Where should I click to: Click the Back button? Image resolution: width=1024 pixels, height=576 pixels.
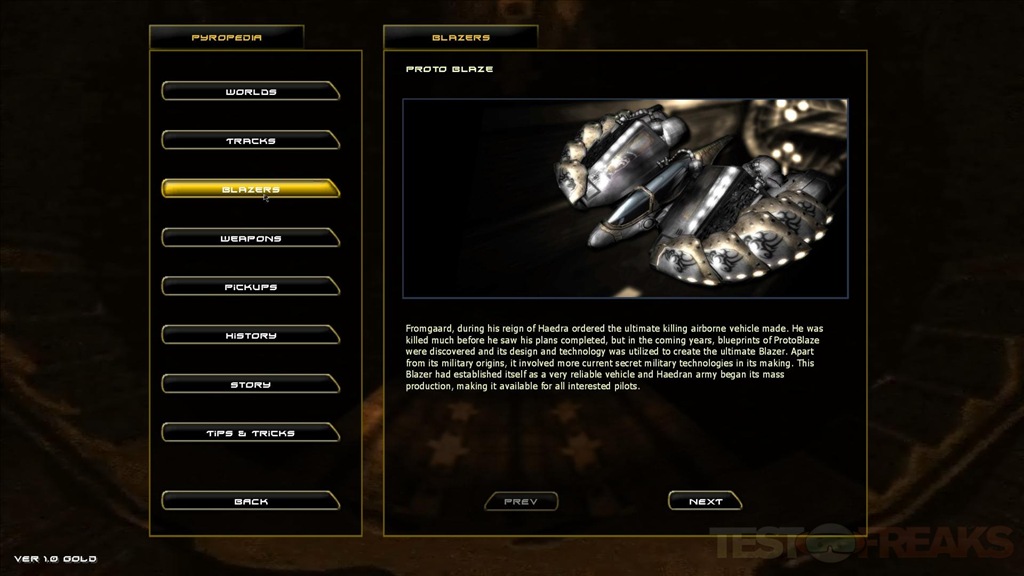point(250,501)
